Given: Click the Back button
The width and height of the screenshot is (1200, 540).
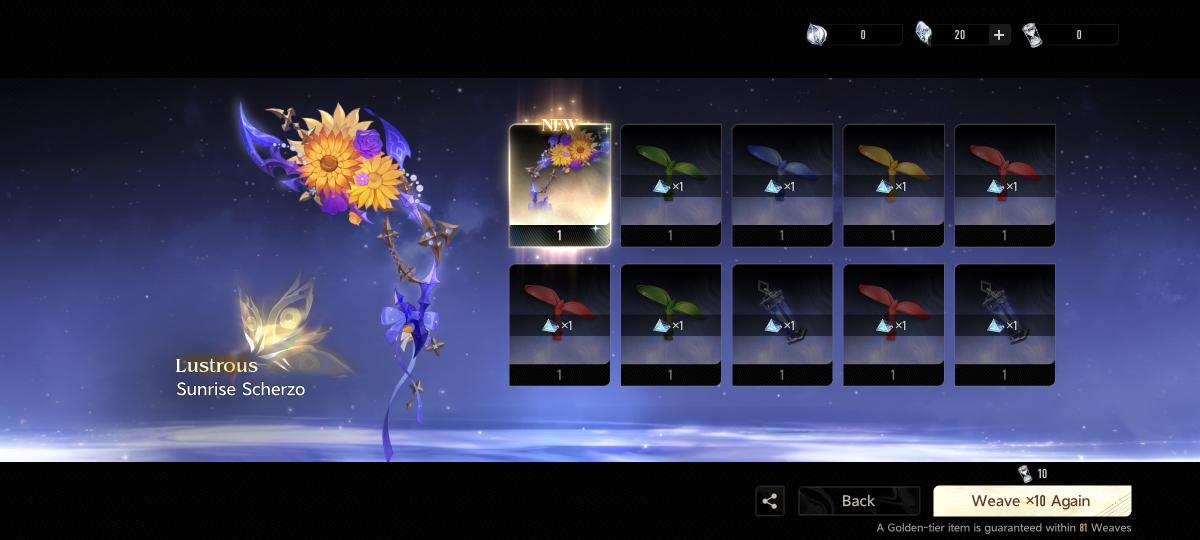Looking at the screenshot, I should tap(858, 501).
